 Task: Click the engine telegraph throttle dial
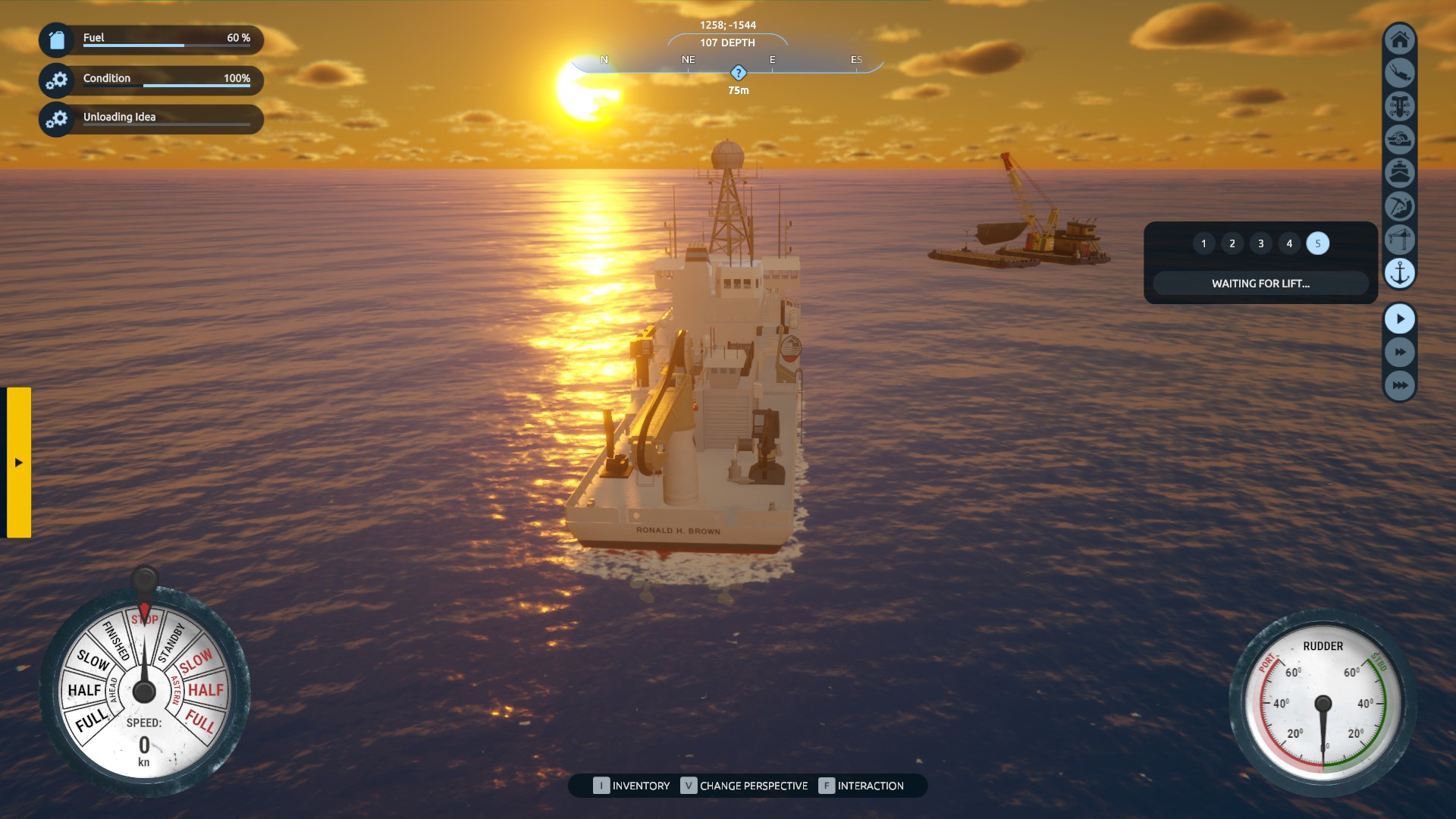tap(144, 691)
